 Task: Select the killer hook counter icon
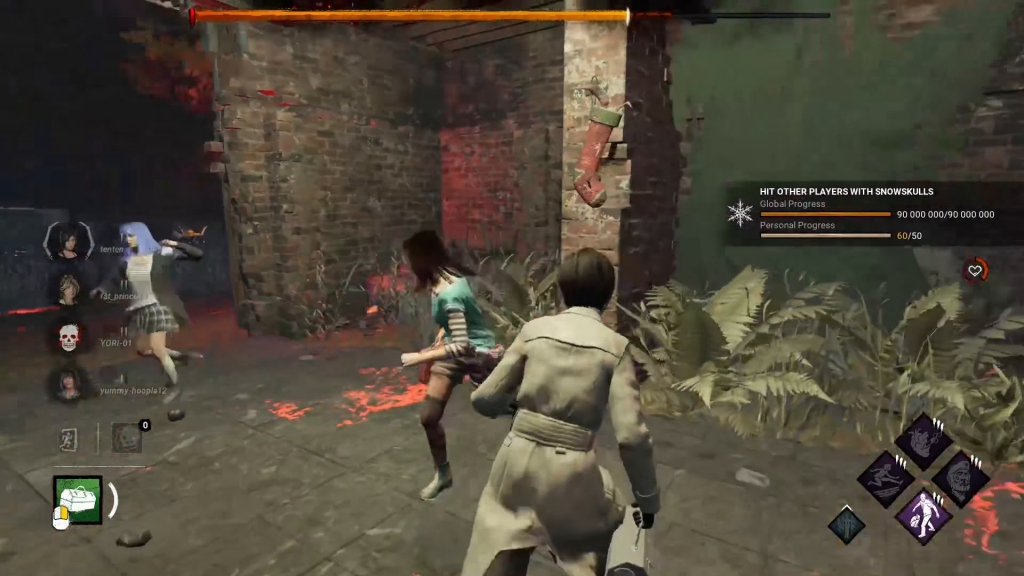tap(125, 437)
